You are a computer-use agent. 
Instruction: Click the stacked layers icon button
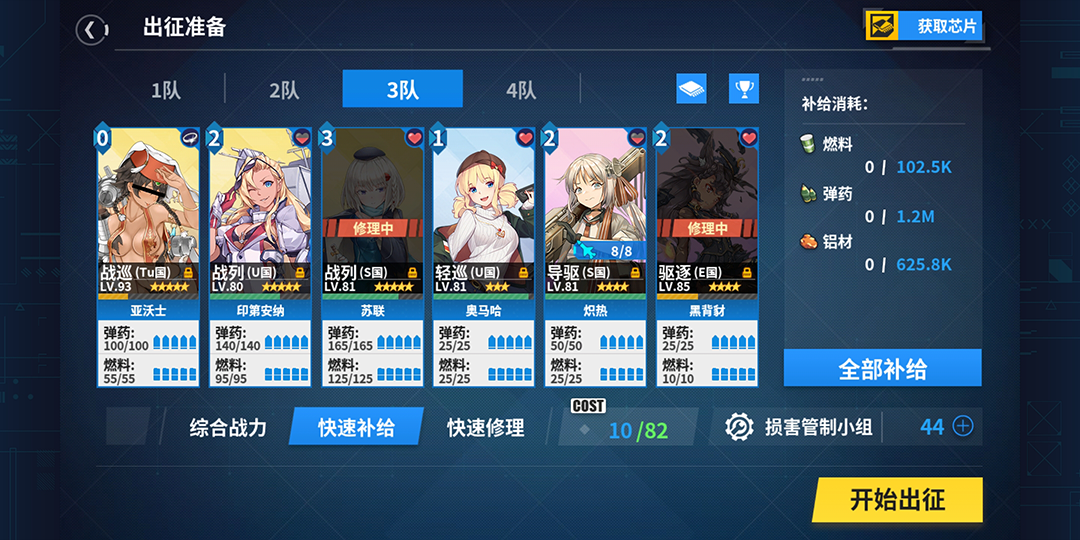coord(691,89)
